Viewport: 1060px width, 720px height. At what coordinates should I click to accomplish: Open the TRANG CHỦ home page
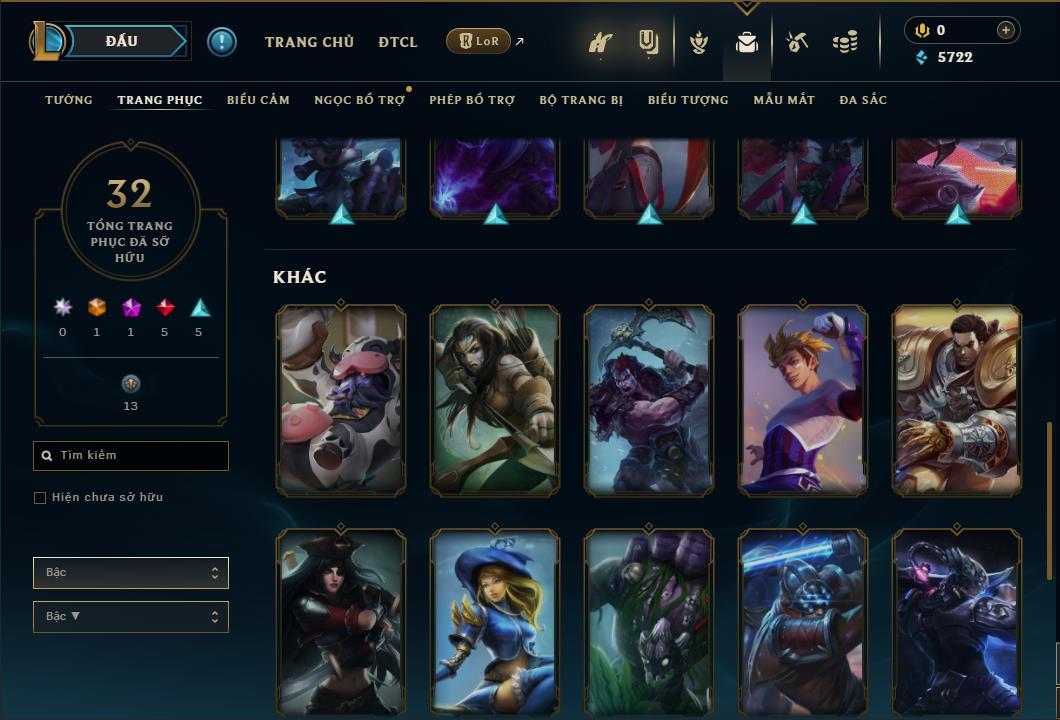309,42
